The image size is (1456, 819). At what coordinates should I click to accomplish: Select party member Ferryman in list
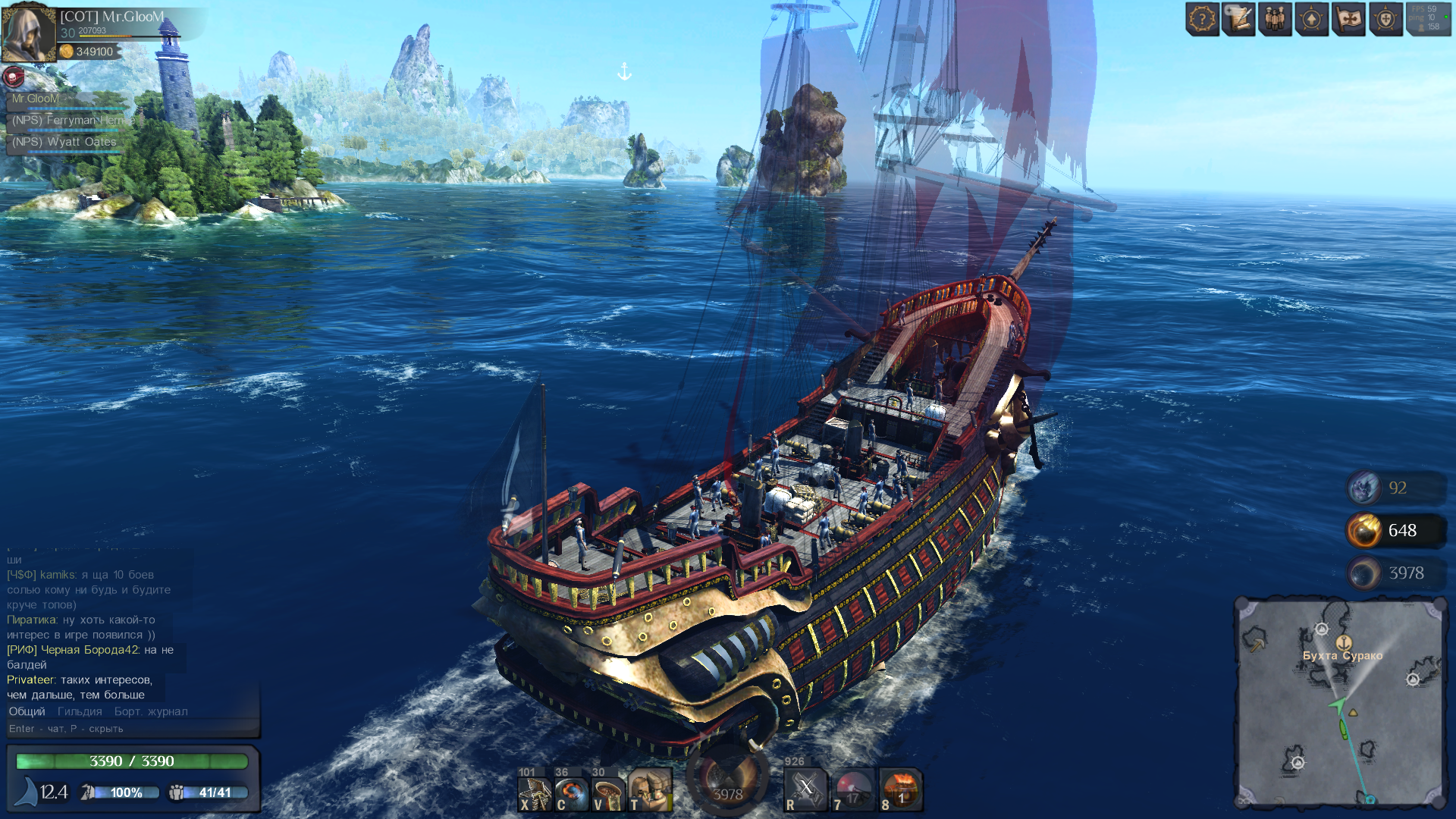point(67,121)
